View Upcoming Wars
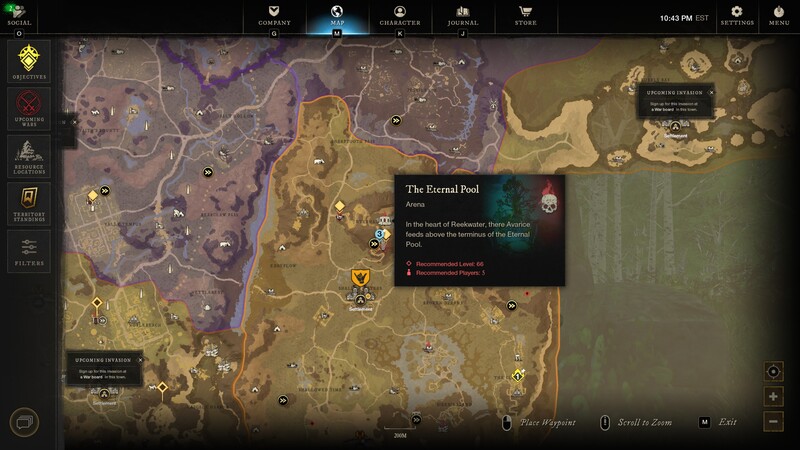Screen dimensions: 800x450 [x=29, y=108]
